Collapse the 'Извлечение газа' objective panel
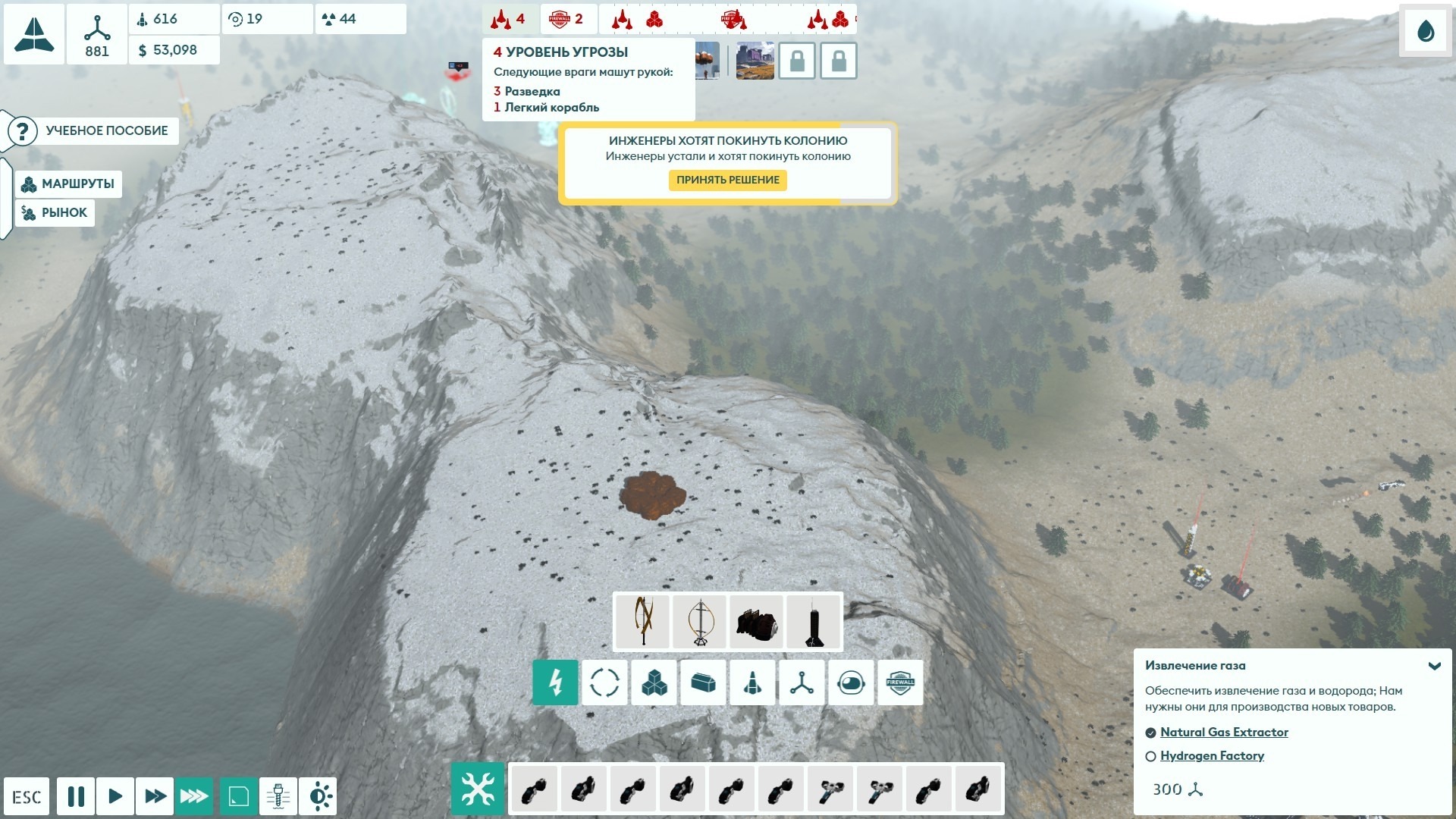 point(1434,666)
